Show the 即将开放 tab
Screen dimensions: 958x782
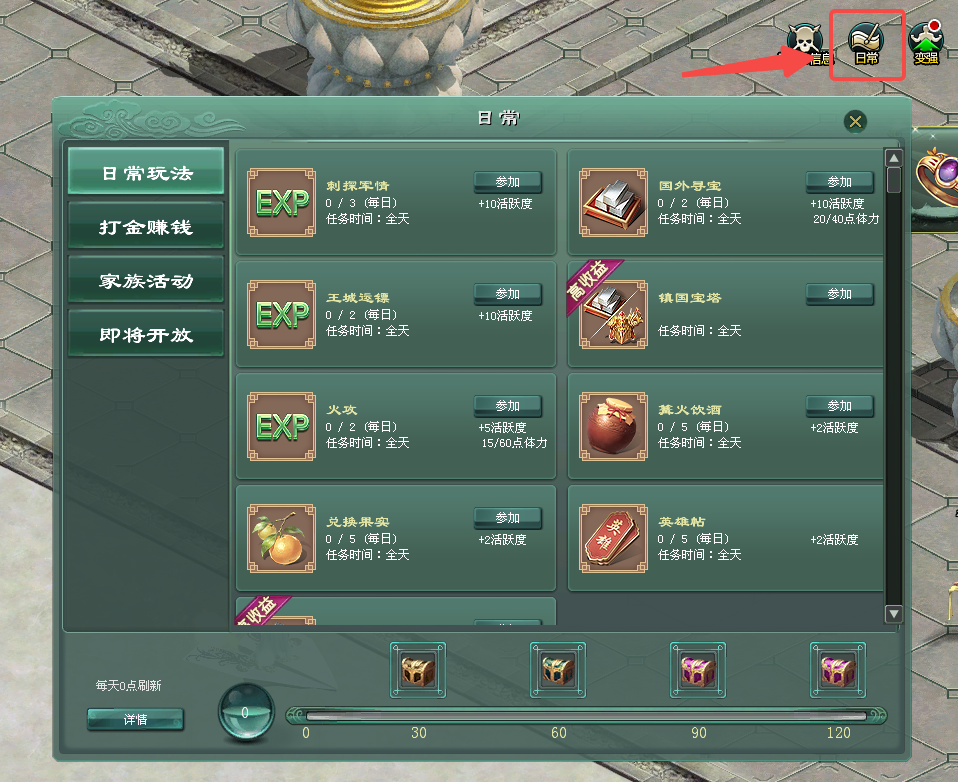click(x=146, y=336)
